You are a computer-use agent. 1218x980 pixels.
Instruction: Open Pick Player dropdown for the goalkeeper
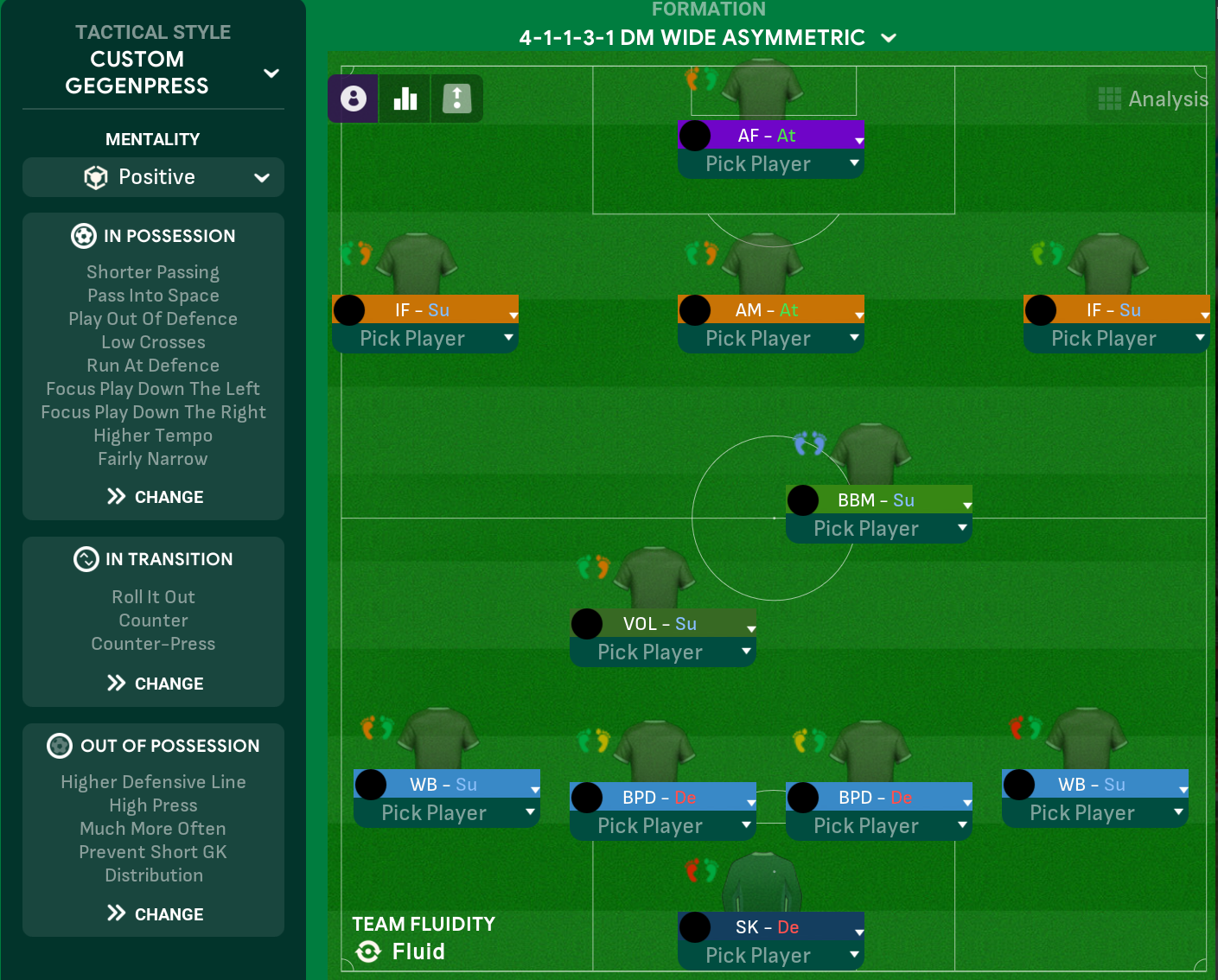(x=769, y=955)
